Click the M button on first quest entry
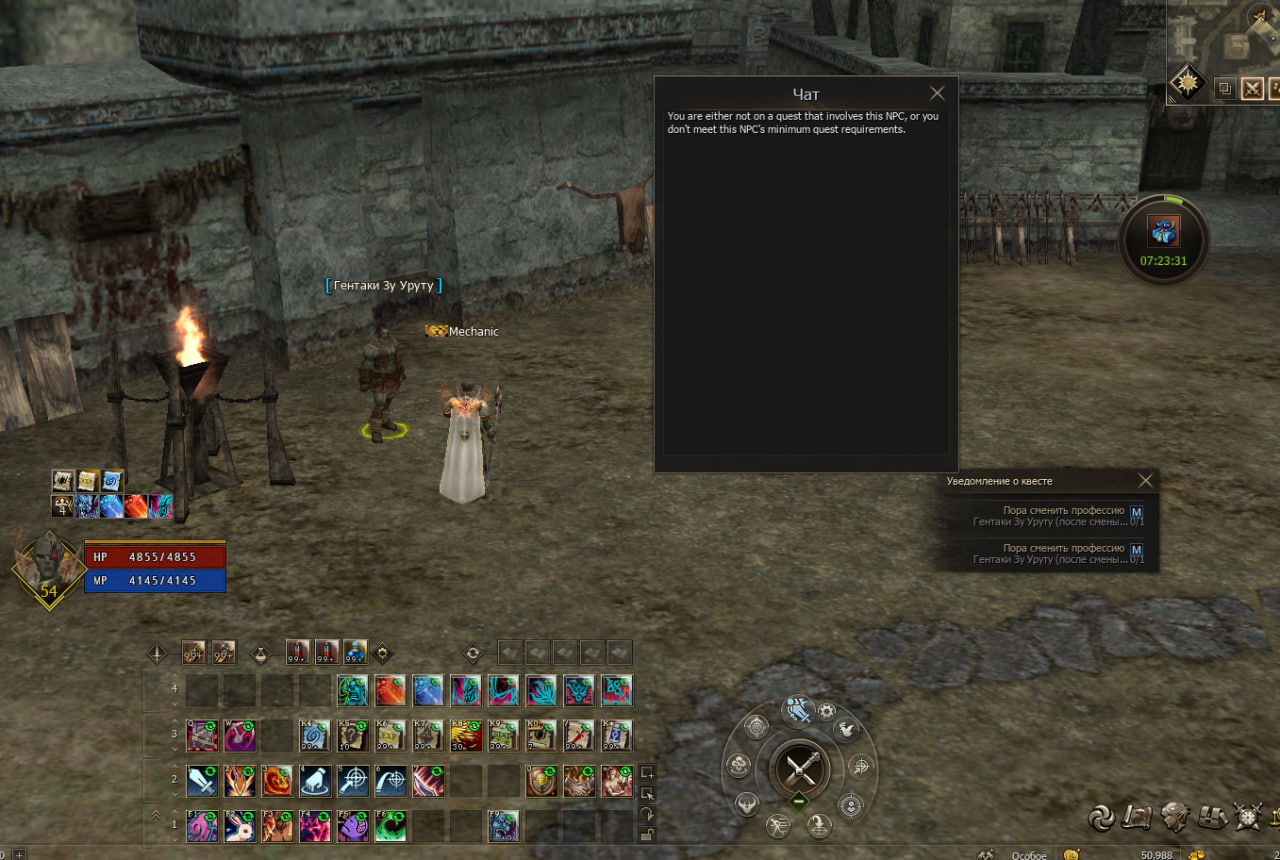Viewport: 1280px width, 860px height. coord(1136,512)
